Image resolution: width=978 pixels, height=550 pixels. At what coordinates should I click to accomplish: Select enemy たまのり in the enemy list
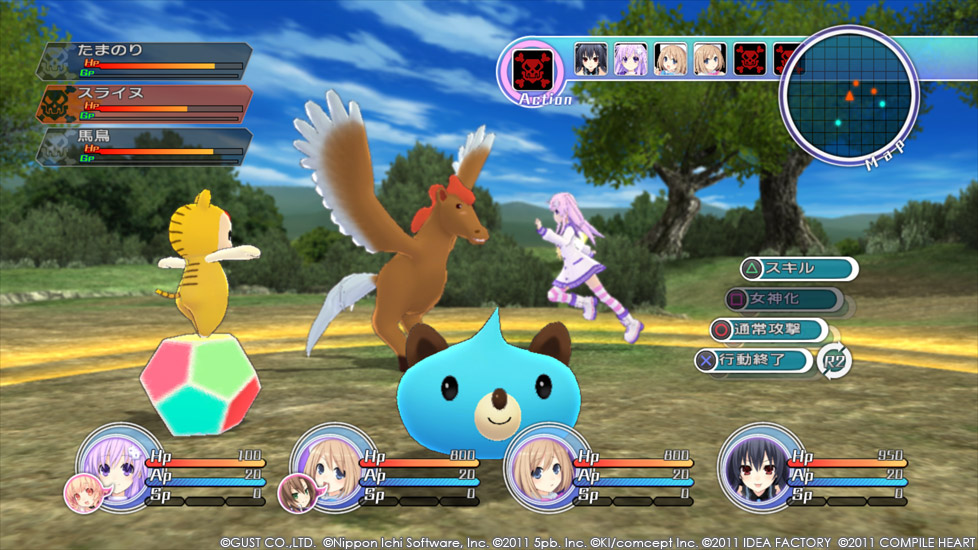pyautogui.click(x=145, y=61)
